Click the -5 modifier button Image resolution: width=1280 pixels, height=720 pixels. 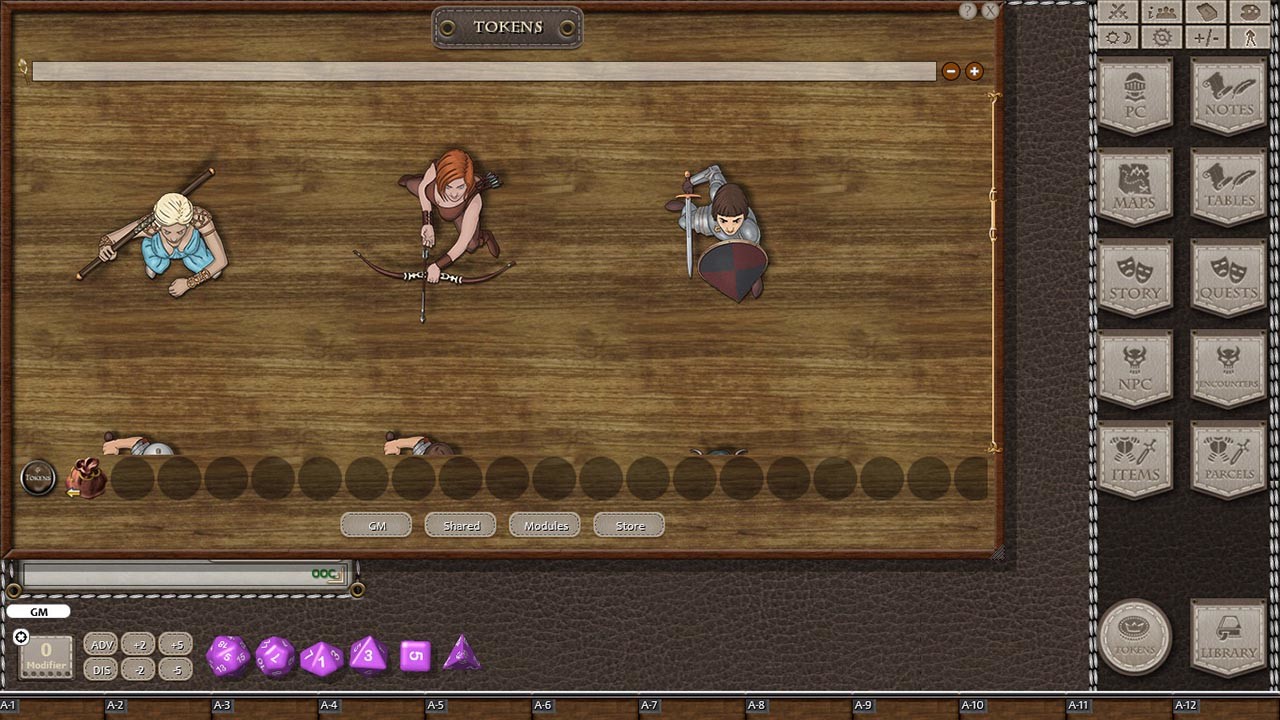(x=176, y=669)
